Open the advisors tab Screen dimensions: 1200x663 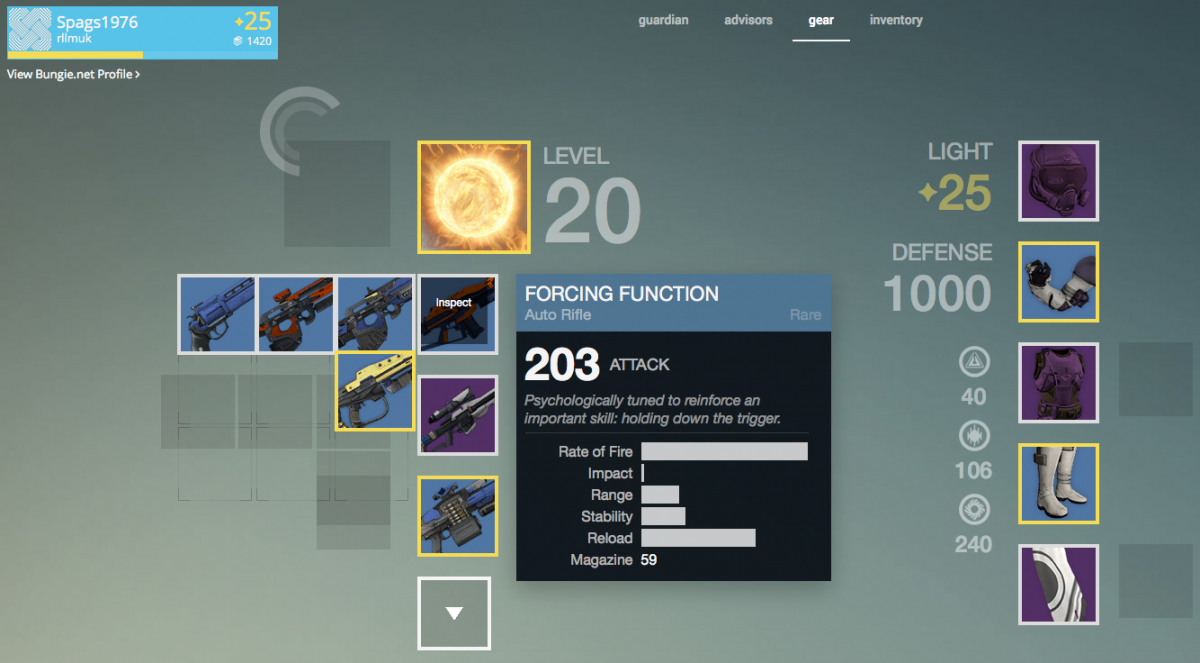(748, 20)
